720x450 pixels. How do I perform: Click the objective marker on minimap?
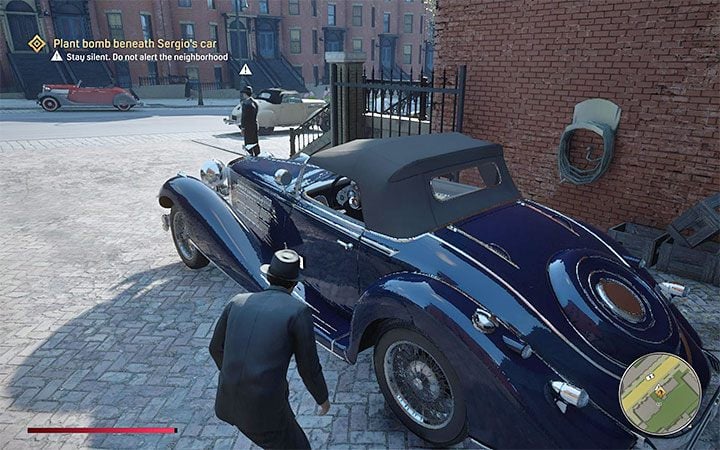pos(660,393)
